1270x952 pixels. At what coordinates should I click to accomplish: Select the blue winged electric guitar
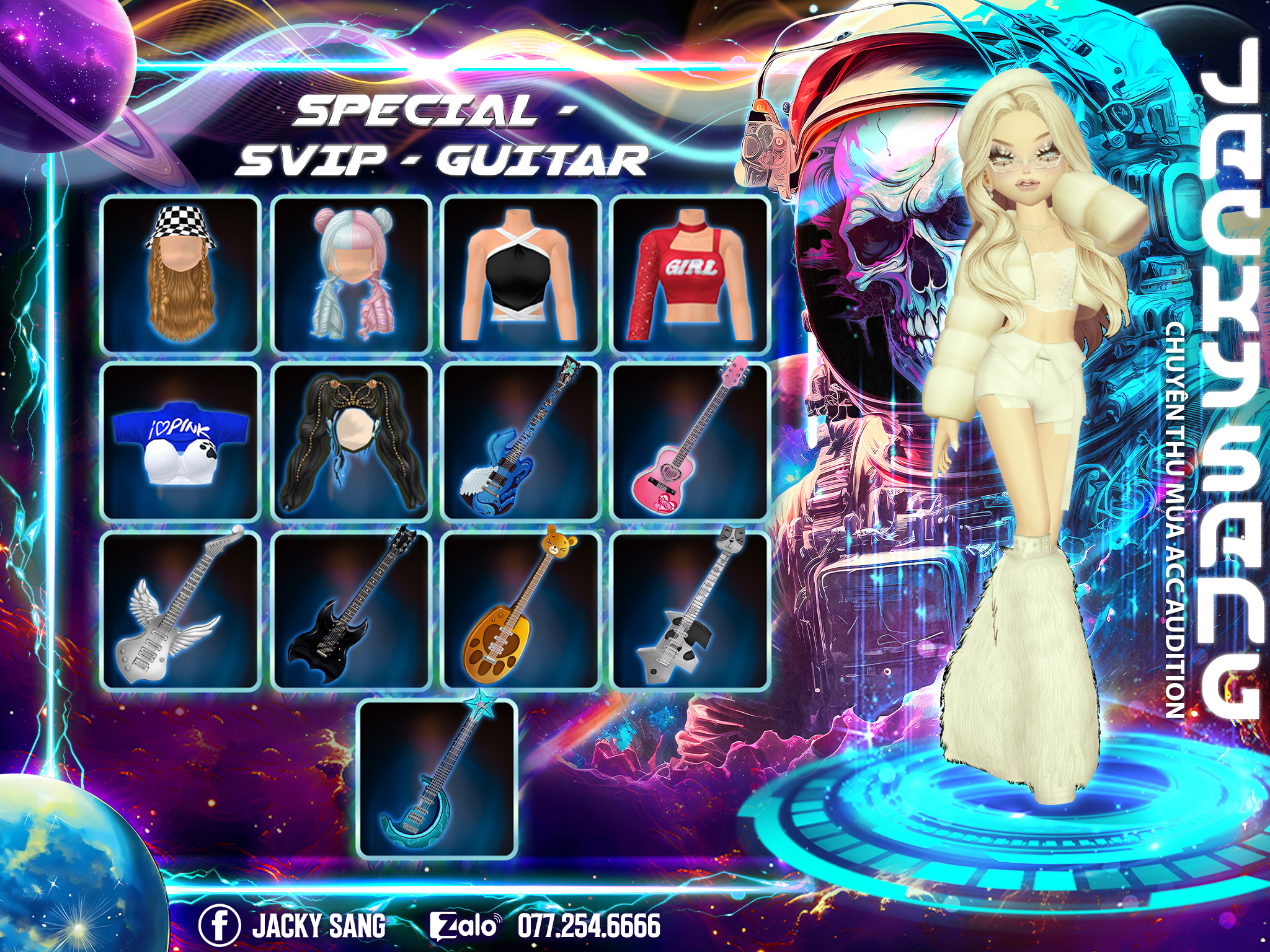(x=521, y=443)
